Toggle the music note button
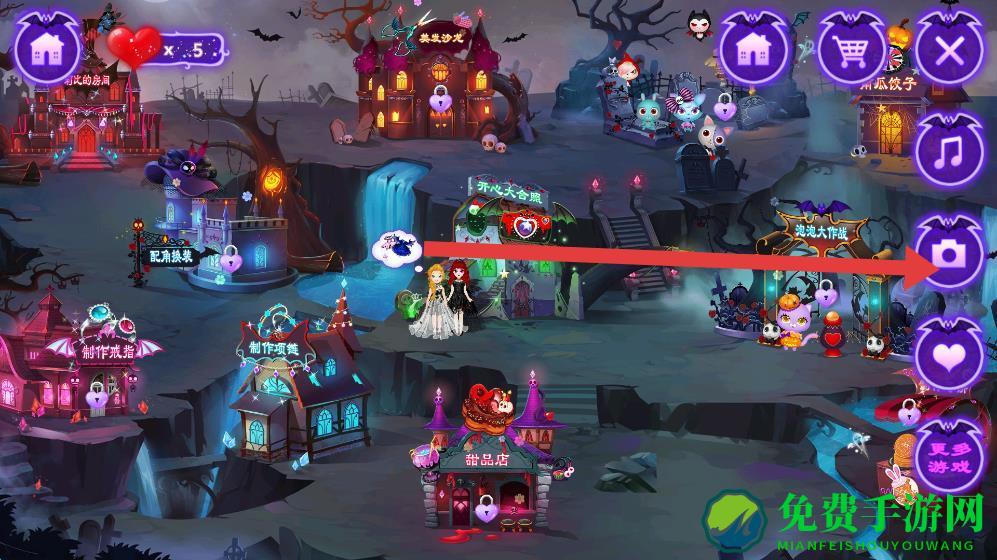The image size is (997, 560). tap(948, 152)
